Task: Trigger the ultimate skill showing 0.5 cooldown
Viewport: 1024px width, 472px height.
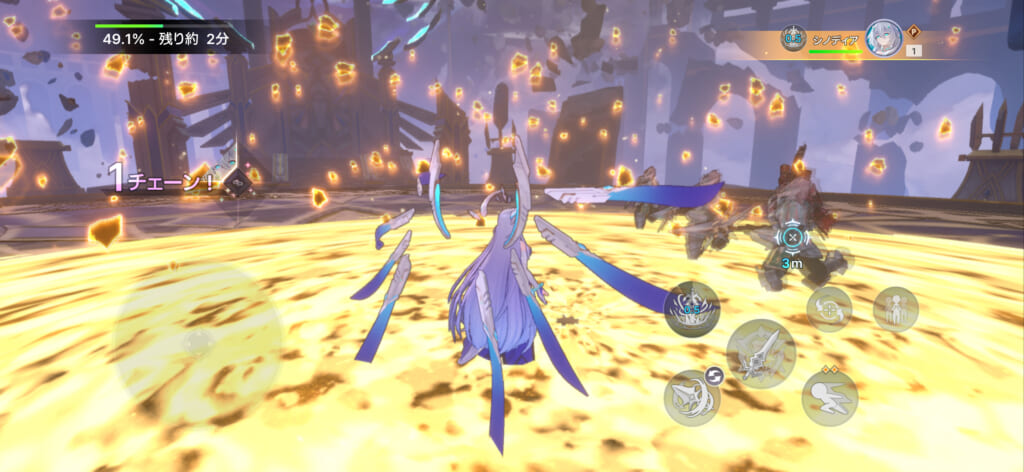Action: coord(692,309)
